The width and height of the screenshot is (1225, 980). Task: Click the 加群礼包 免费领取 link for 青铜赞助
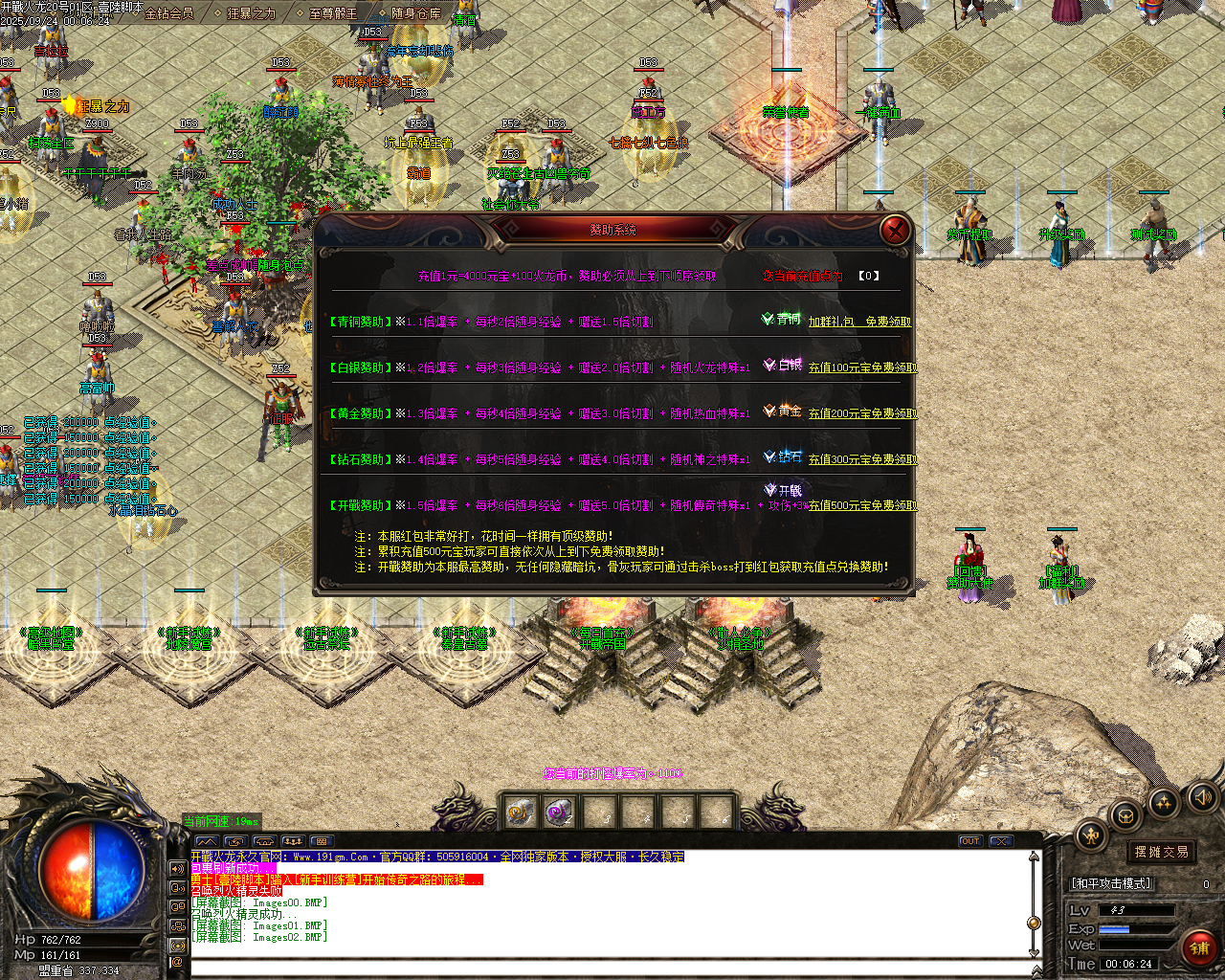[x=861, y=322]
